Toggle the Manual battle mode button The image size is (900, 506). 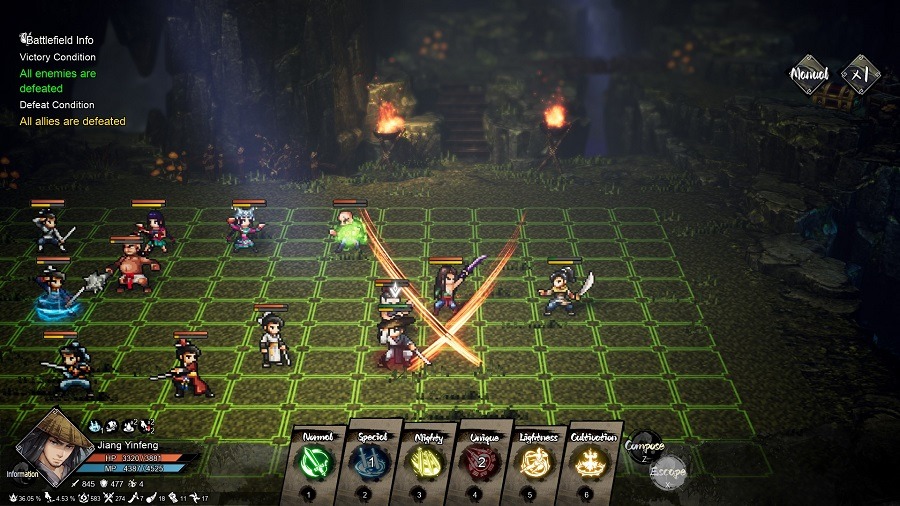coord(810,75)
